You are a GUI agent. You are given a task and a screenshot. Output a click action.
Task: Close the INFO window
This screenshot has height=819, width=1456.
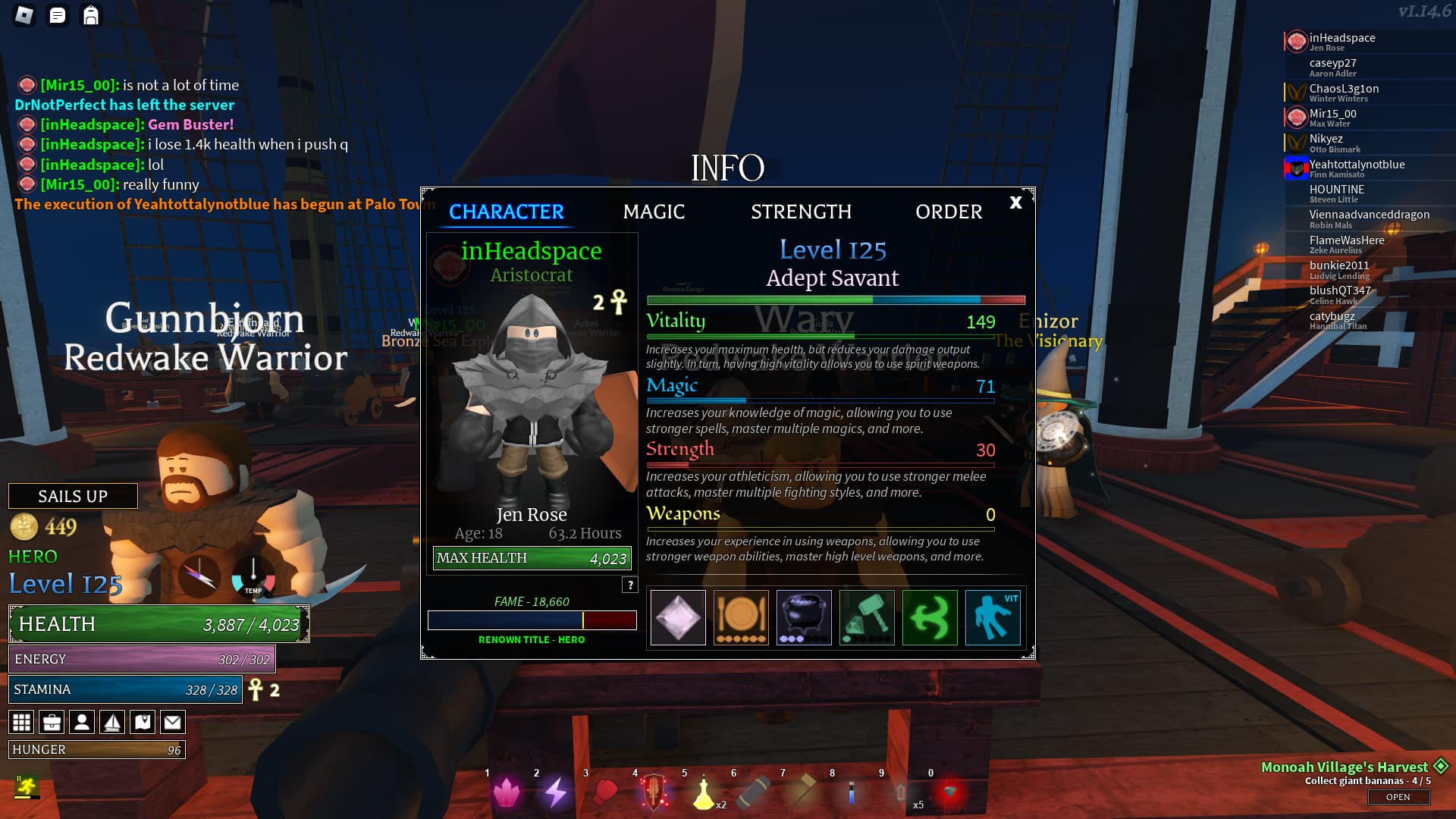pos(1015,202)
